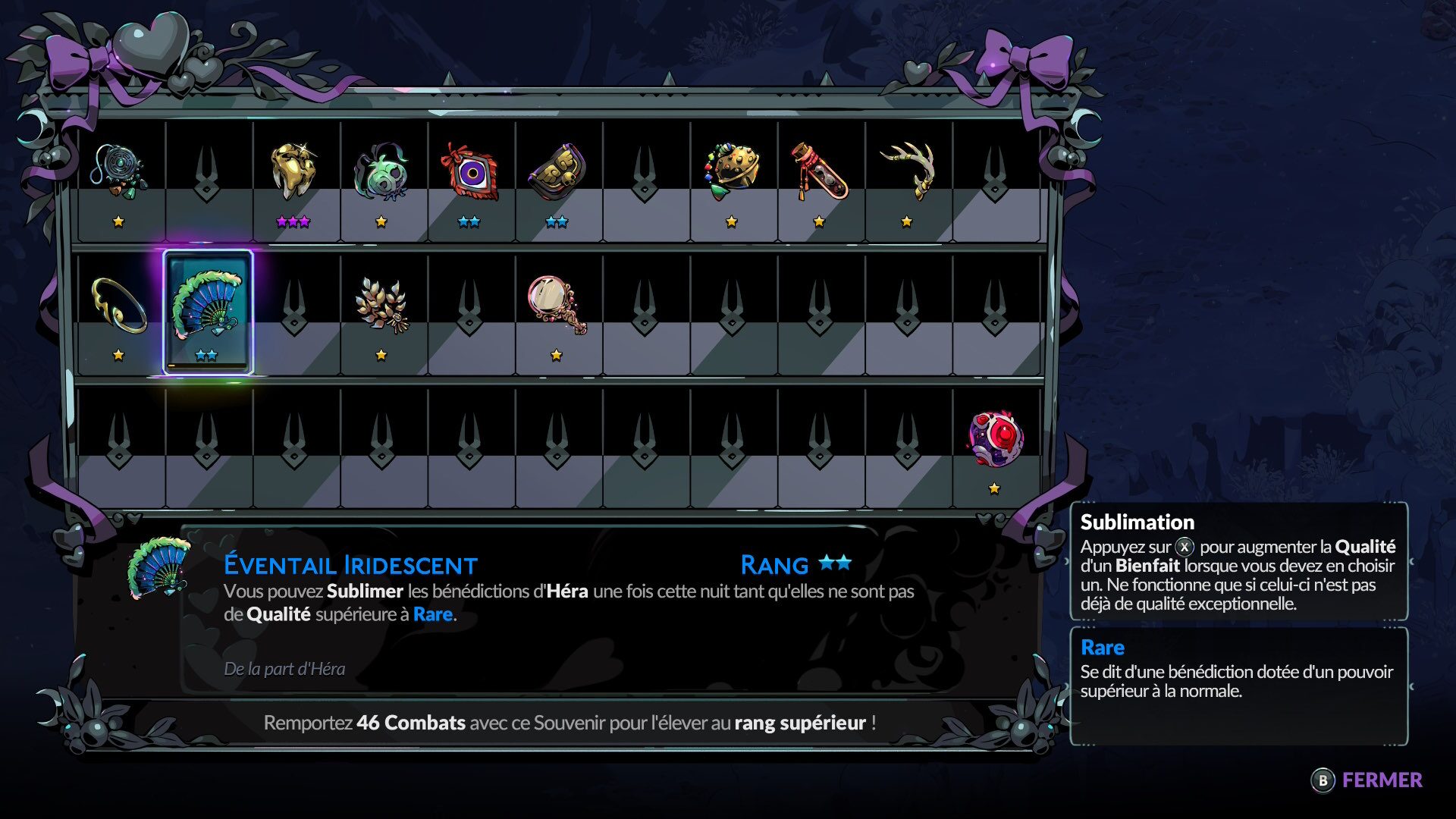This screenshot has width=1456, height=819.
Task: Select the pale feather cluster keepsake
Action: point(381,306)
